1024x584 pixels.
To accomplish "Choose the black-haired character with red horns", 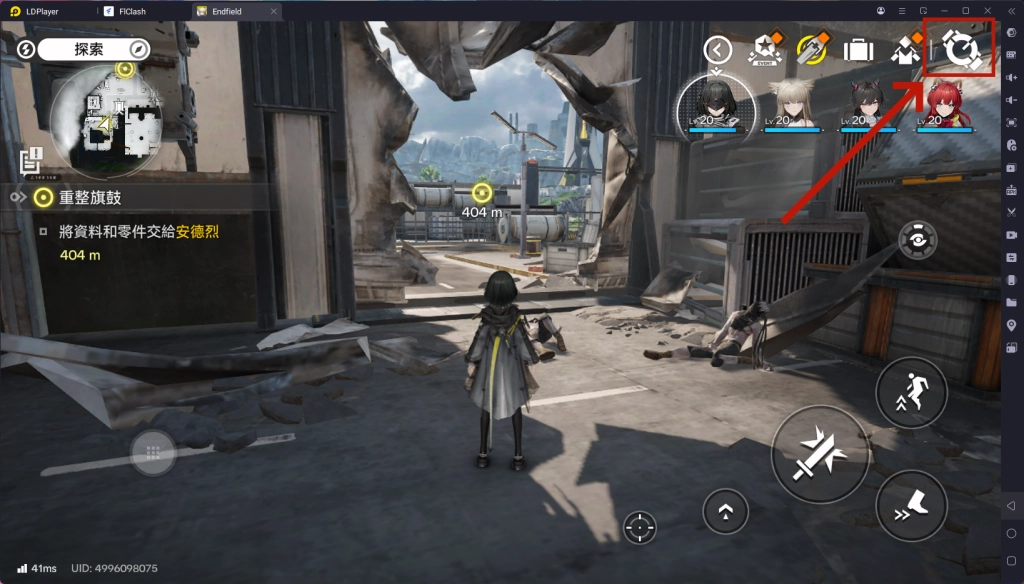I will [x=866, y=104].
